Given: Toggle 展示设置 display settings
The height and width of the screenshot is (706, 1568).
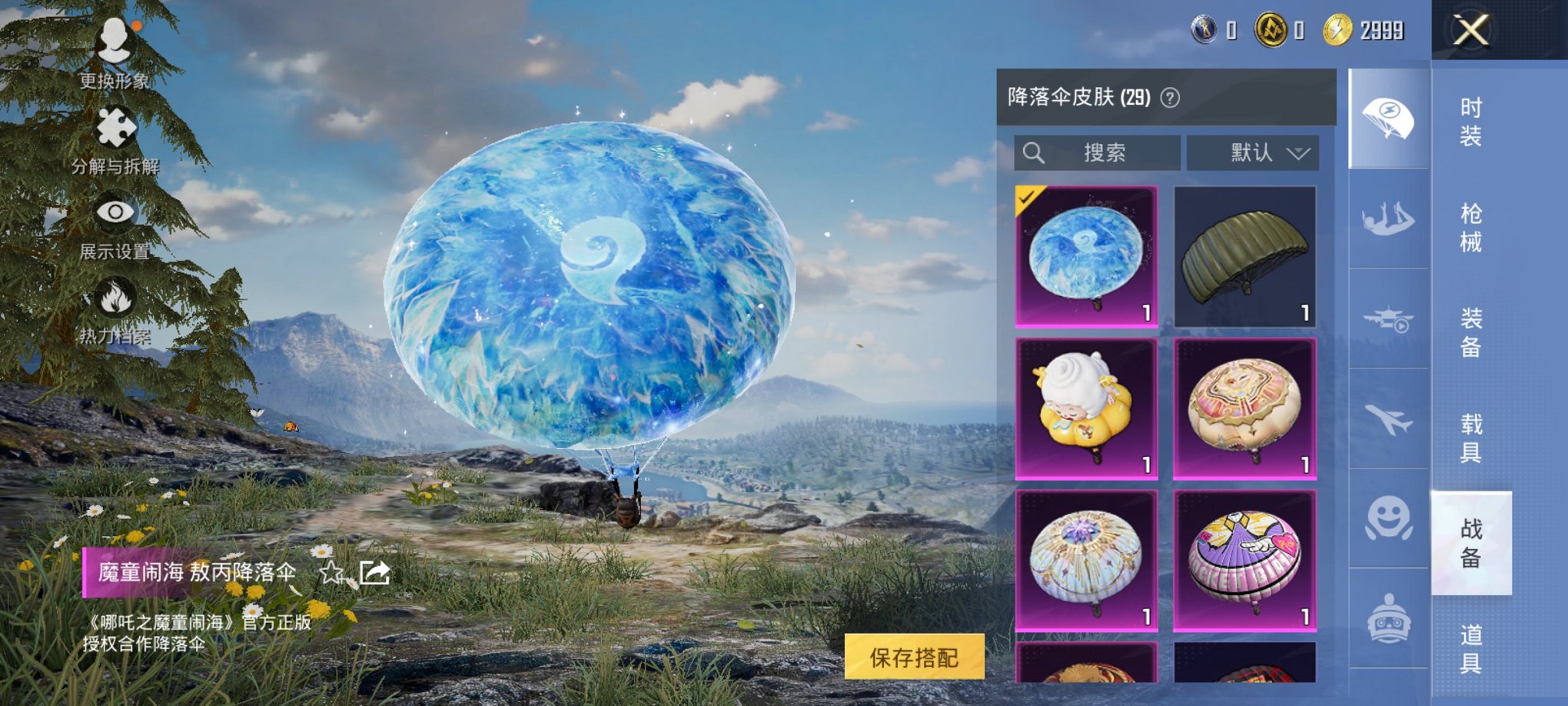Looking at the screenshot, I should [x=116, y=225].
